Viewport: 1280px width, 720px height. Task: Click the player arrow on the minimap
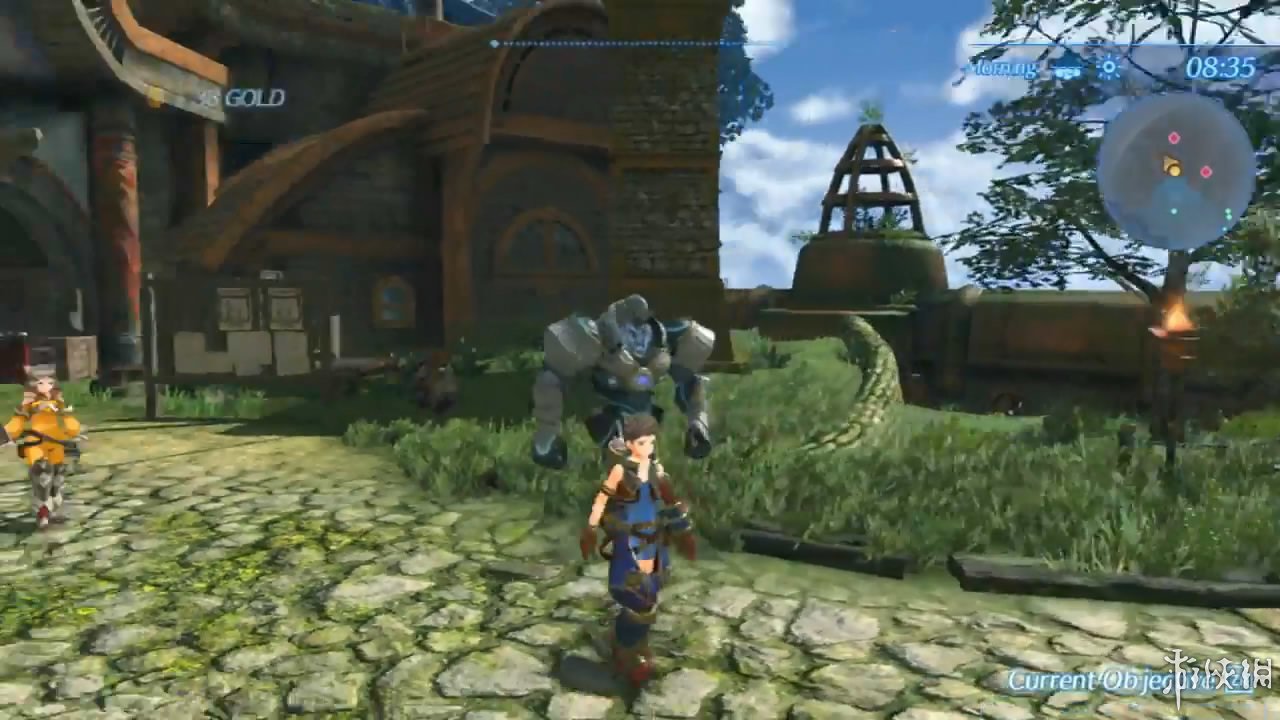[x=1168, y=162]
